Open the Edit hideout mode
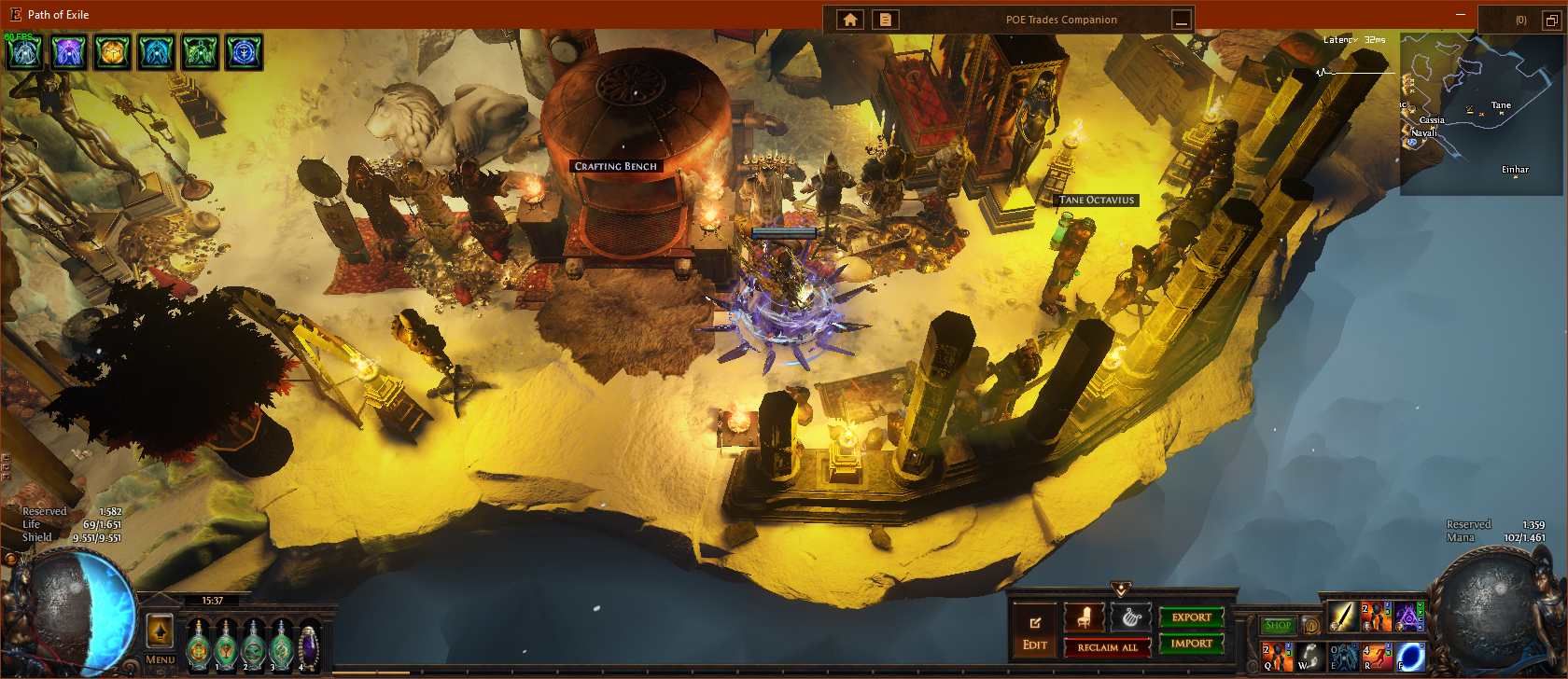This screenshot has height=679, width=1568. click(1034, 630)
